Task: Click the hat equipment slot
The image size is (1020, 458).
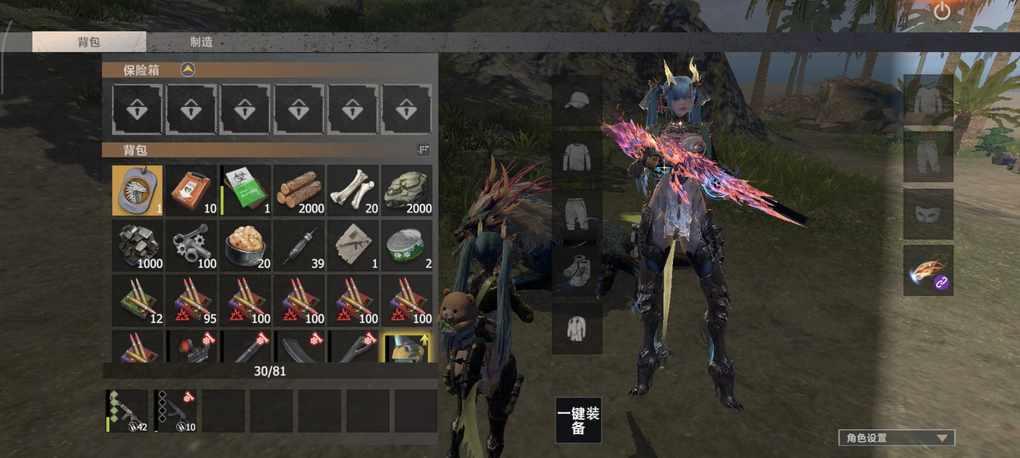Action: tap(577, 101)
